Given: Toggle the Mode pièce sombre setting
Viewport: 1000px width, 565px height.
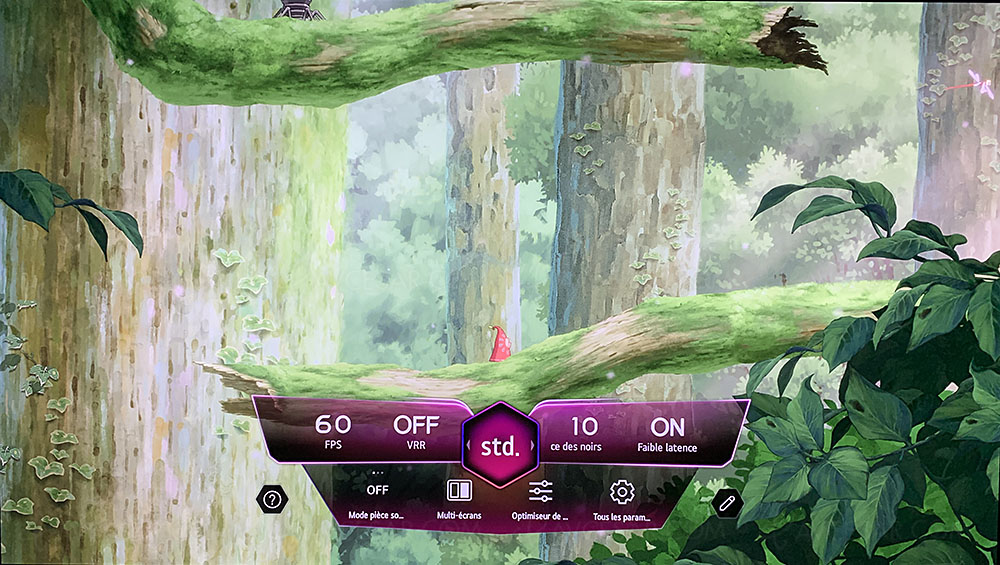Looking at the screenshot, I should point(377,497).
